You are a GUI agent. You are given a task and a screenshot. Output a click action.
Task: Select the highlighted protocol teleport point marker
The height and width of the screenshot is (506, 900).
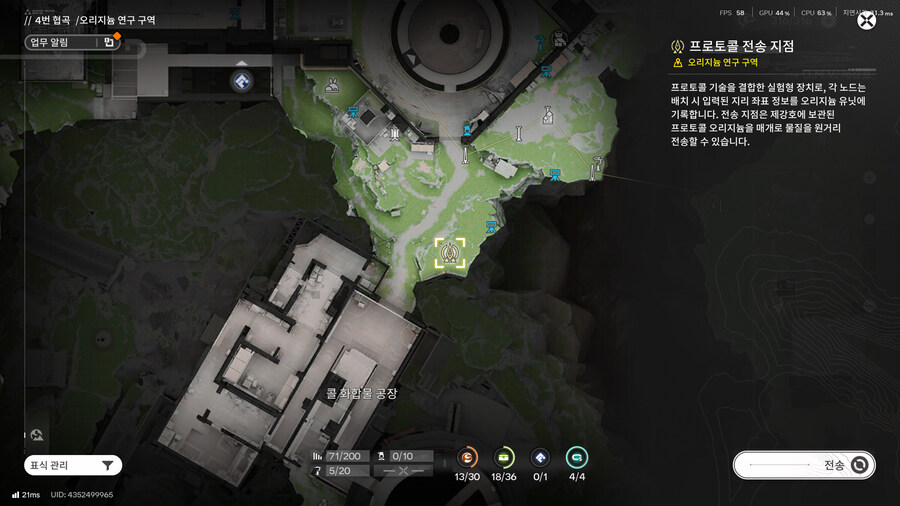(x=450, y=253)
